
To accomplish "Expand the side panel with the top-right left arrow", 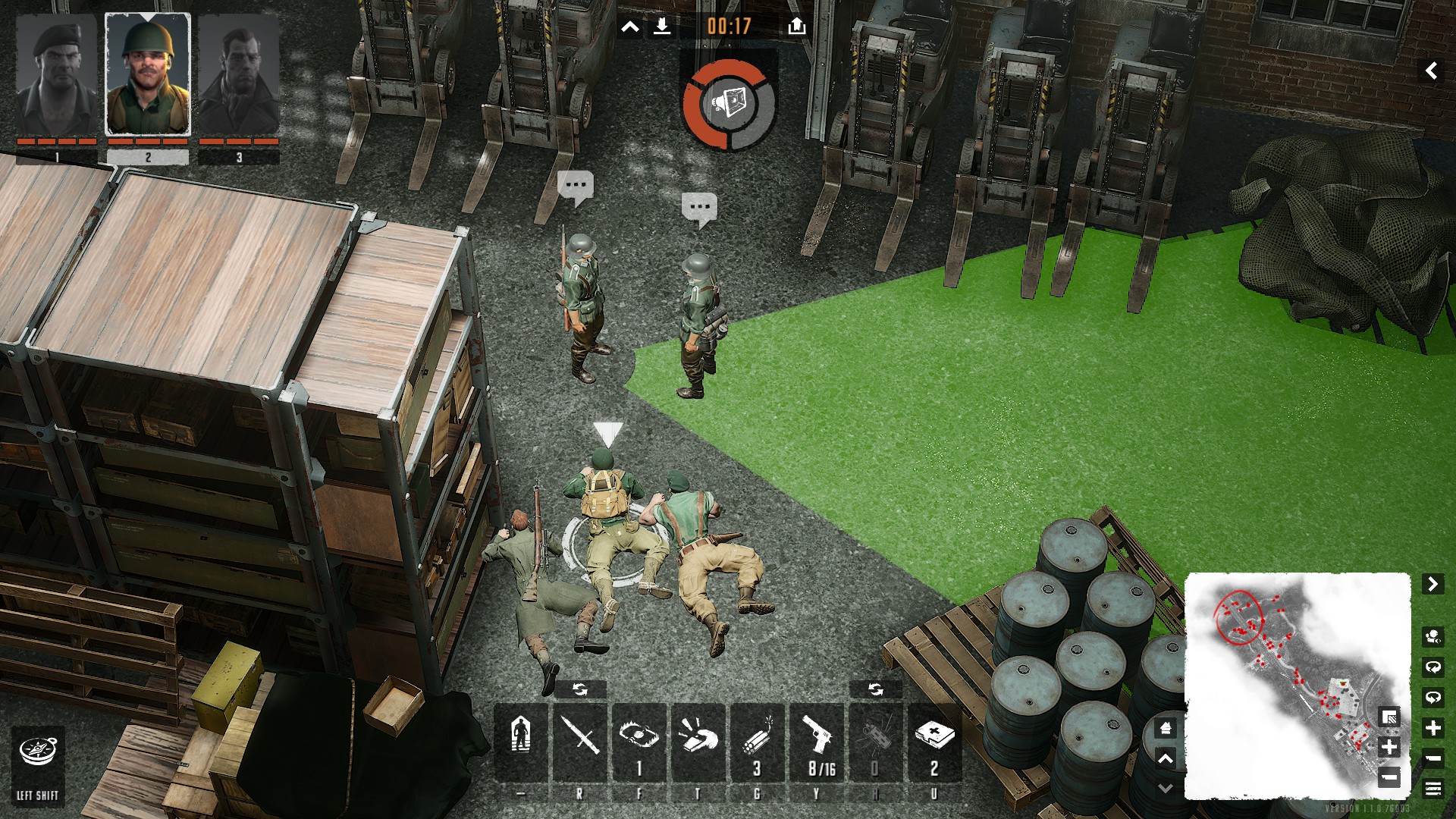I will point(1431,71).
